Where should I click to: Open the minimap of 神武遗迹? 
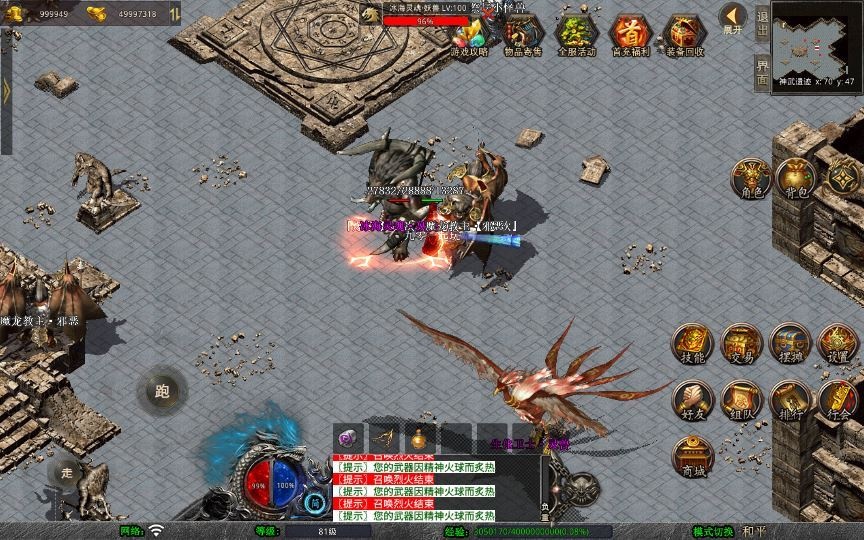pos(817,42)
